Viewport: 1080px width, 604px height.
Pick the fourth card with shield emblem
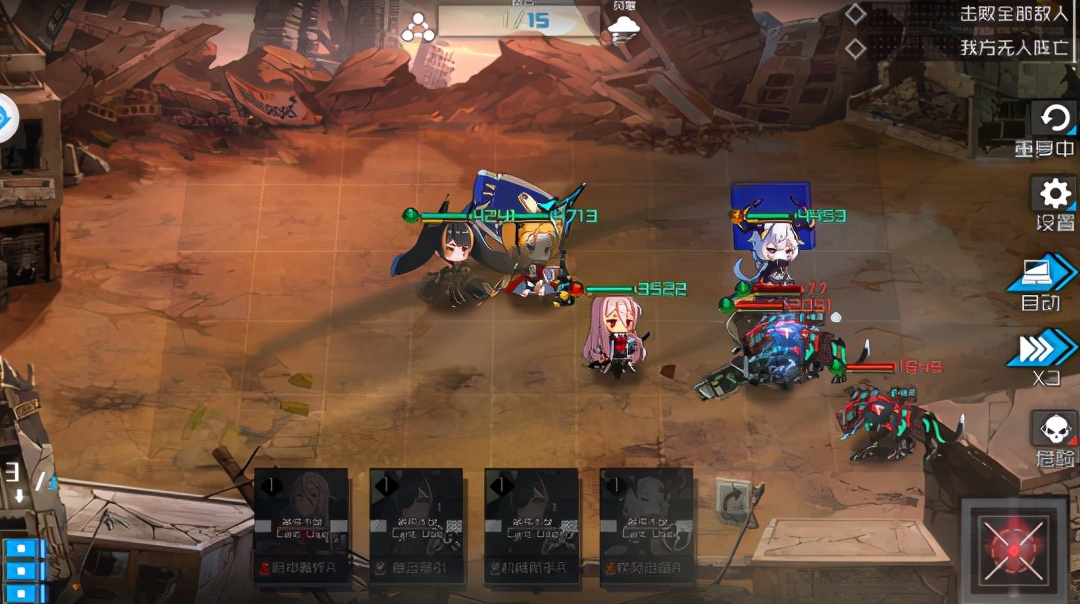(x=647, y=526)
